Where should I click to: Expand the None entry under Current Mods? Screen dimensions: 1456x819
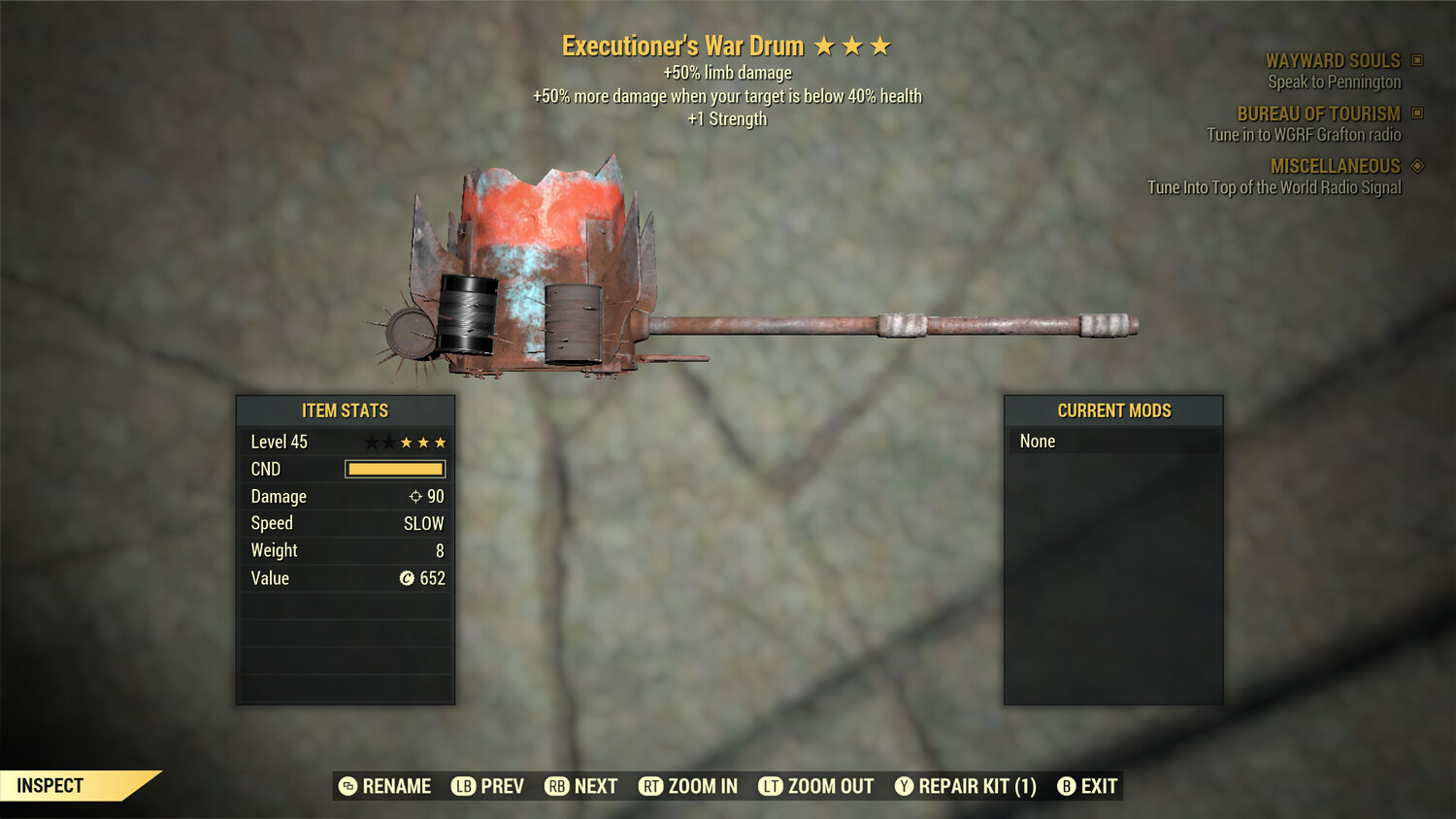(x=1037, y=441)
